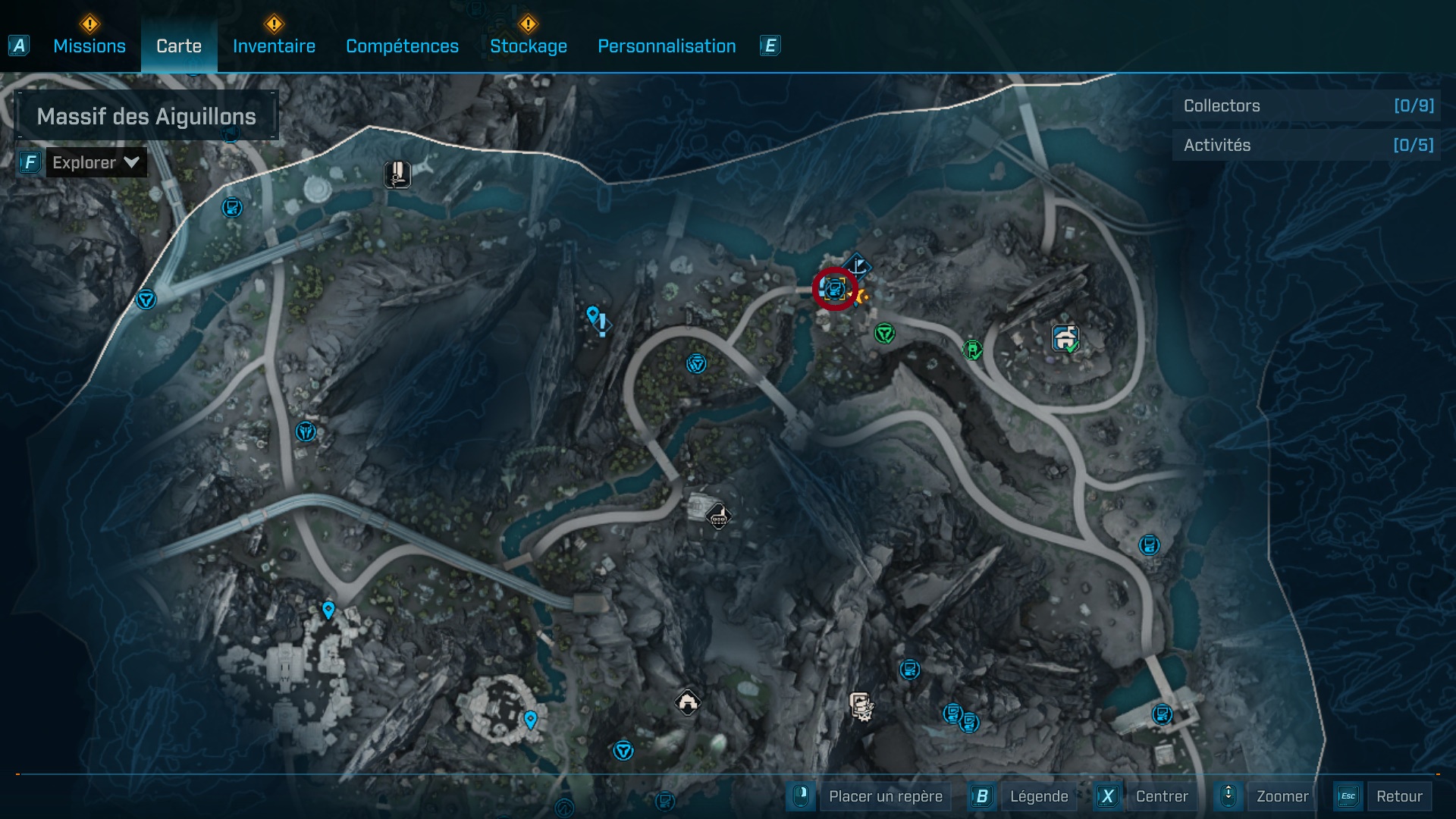
Task: Expand the Explorer filter dropdown
Action: pos(96,162)
